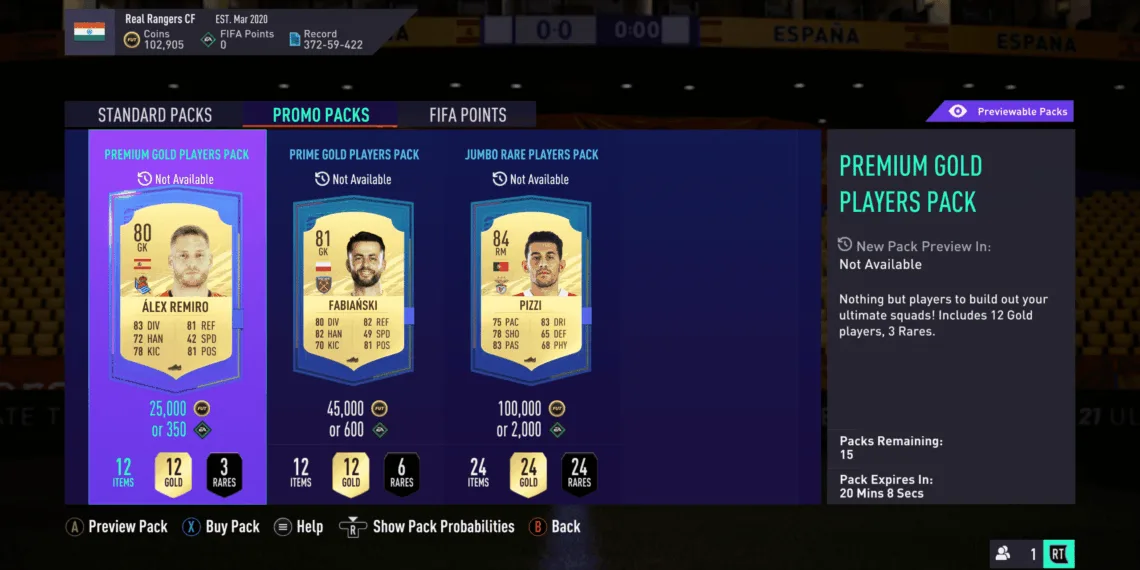Open the online friends icon

point(1002,553)
